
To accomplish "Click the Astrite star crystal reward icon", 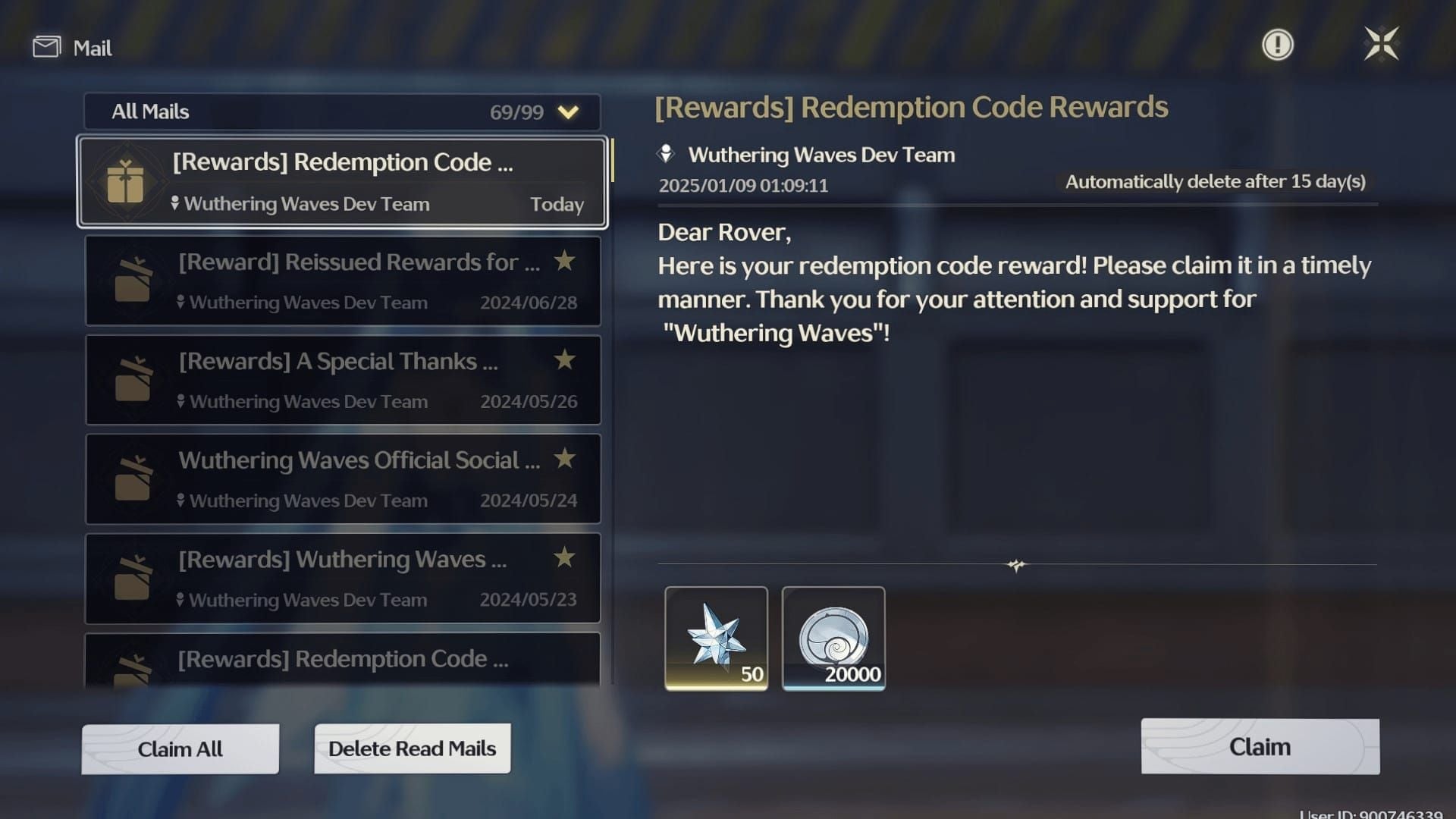I will pyautogui.click(x=716, y=637).
